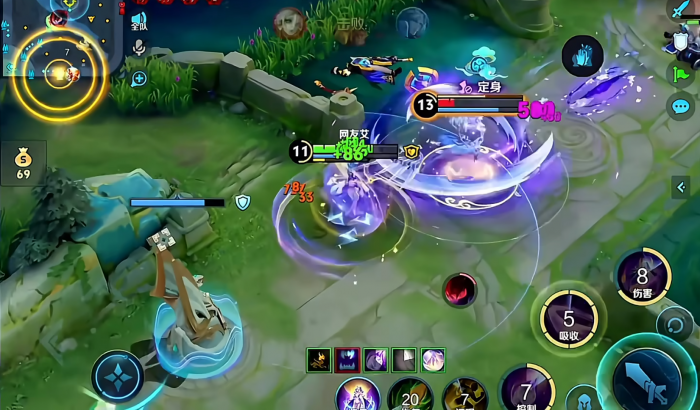
Task: Open the quick message plus bubble
Action: click(139, 78)
